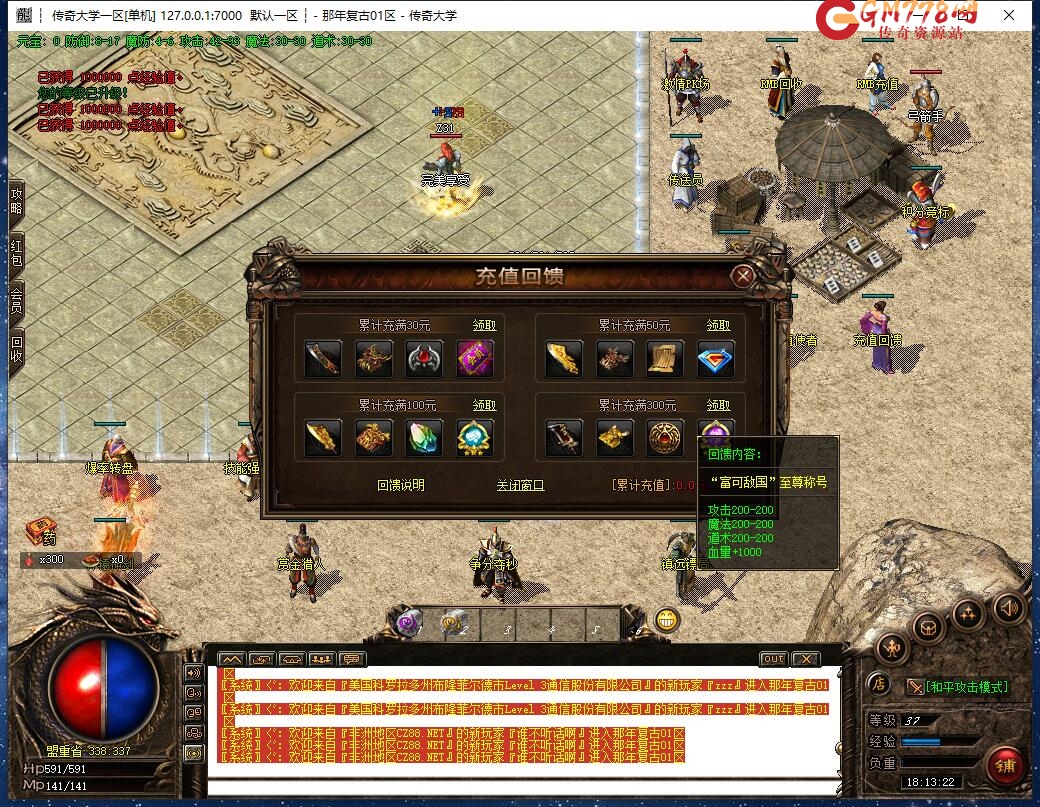The width and height of the screenshot is (1040, 807).
Task: Claim the 累计充满300元 reward via 领取
Action: 718,405
